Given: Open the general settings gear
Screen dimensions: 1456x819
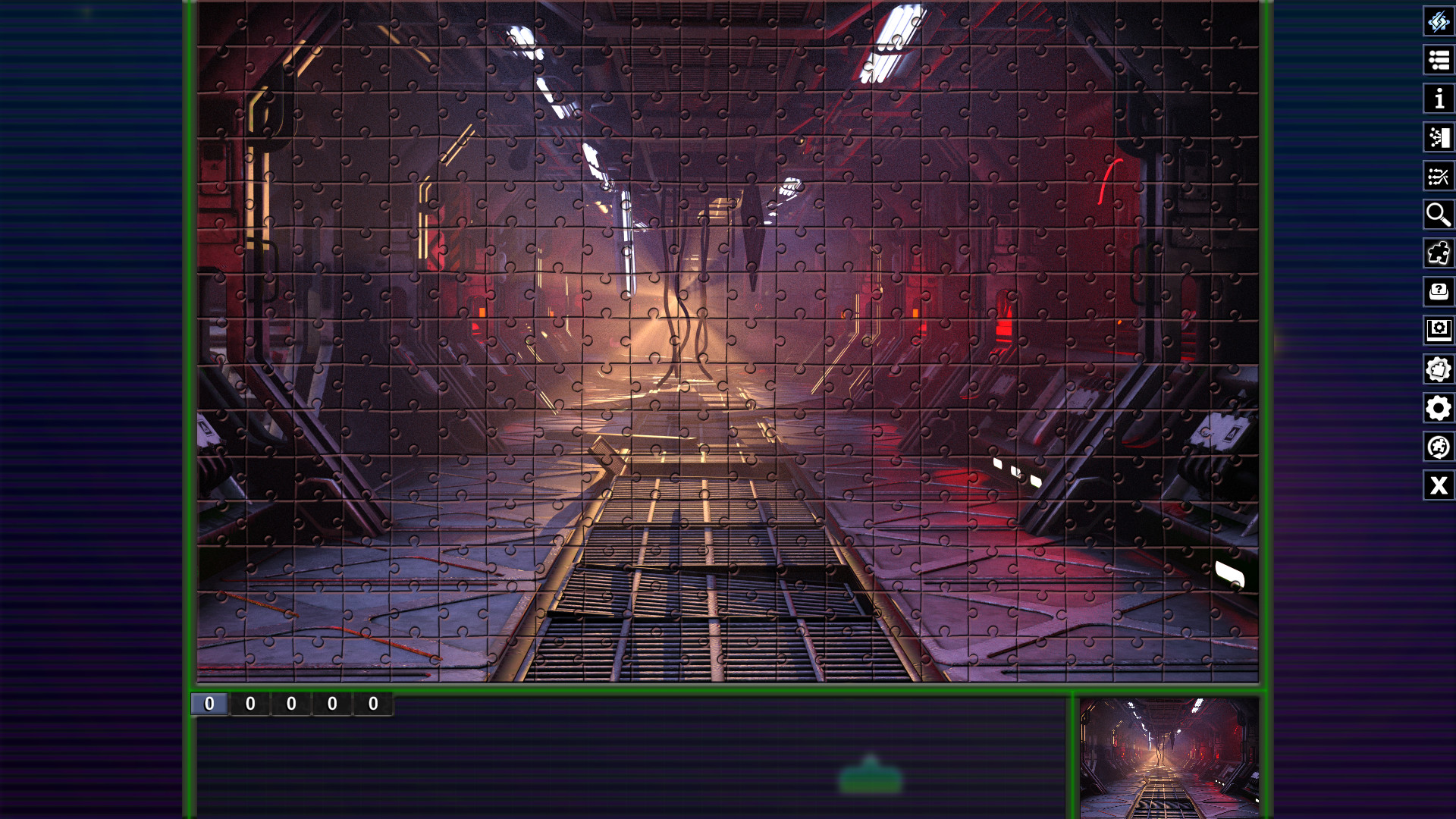Looking at the screenshot, I should click(x=1439, y=409).
